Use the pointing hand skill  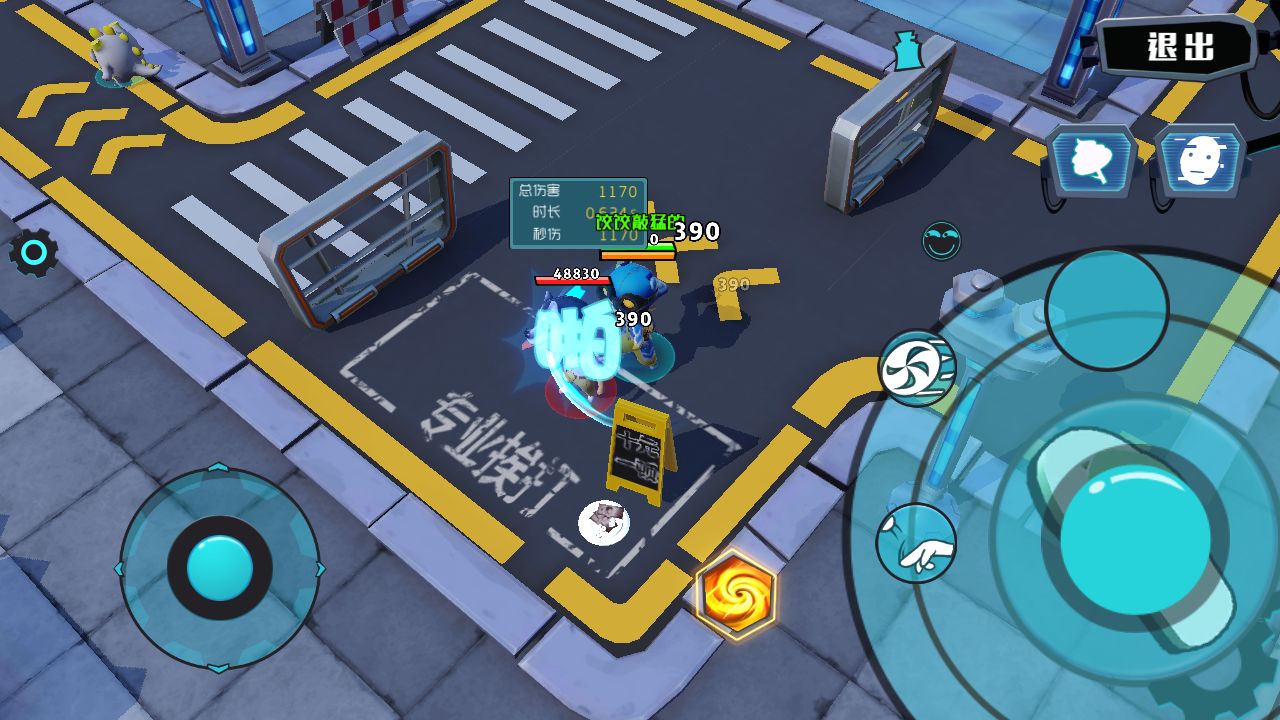click(x=916, y=543)
